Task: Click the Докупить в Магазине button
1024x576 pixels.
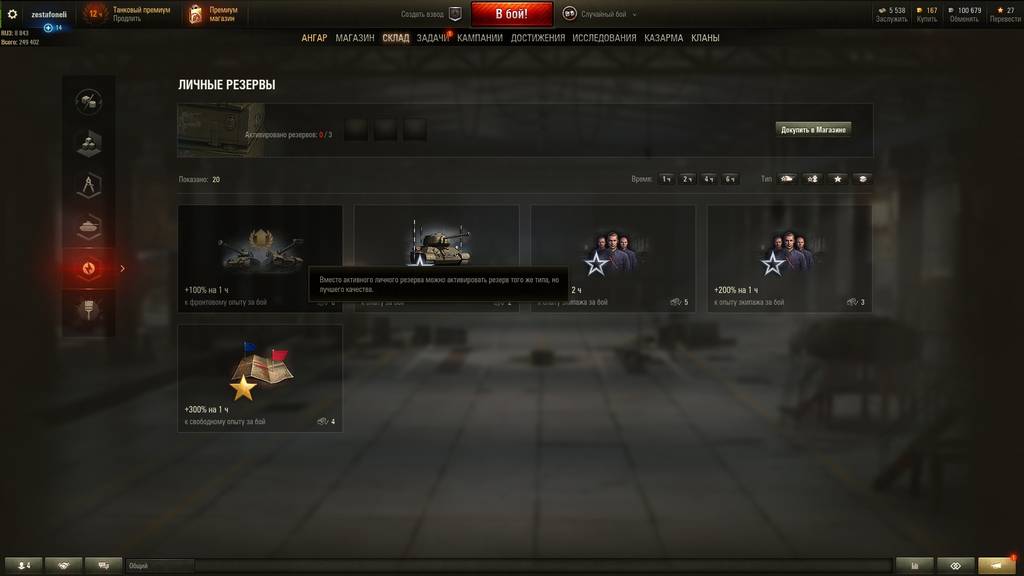Action: [x=814, y=129]
